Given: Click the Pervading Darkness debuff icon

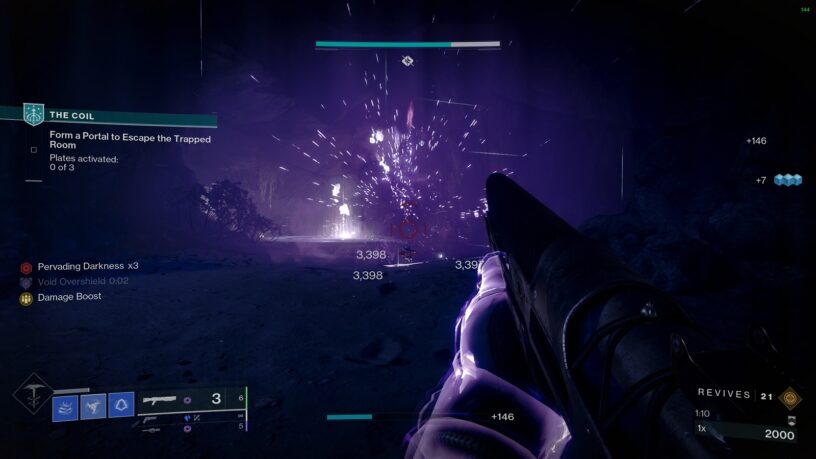Looking at the screenshot, I should tap(26, 267).
